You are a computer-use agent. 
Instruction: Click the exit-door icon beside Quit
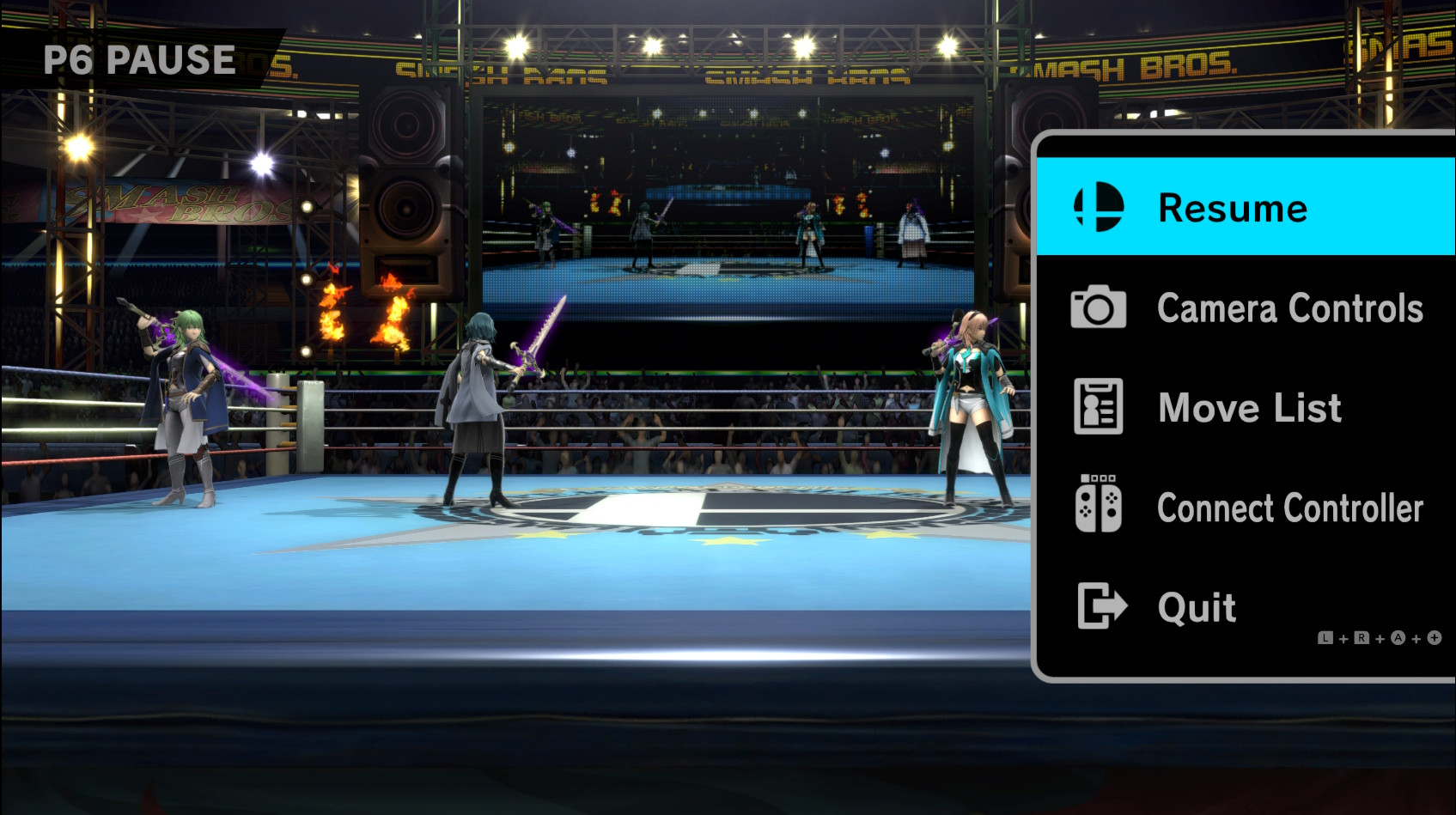pos(1100,607)
